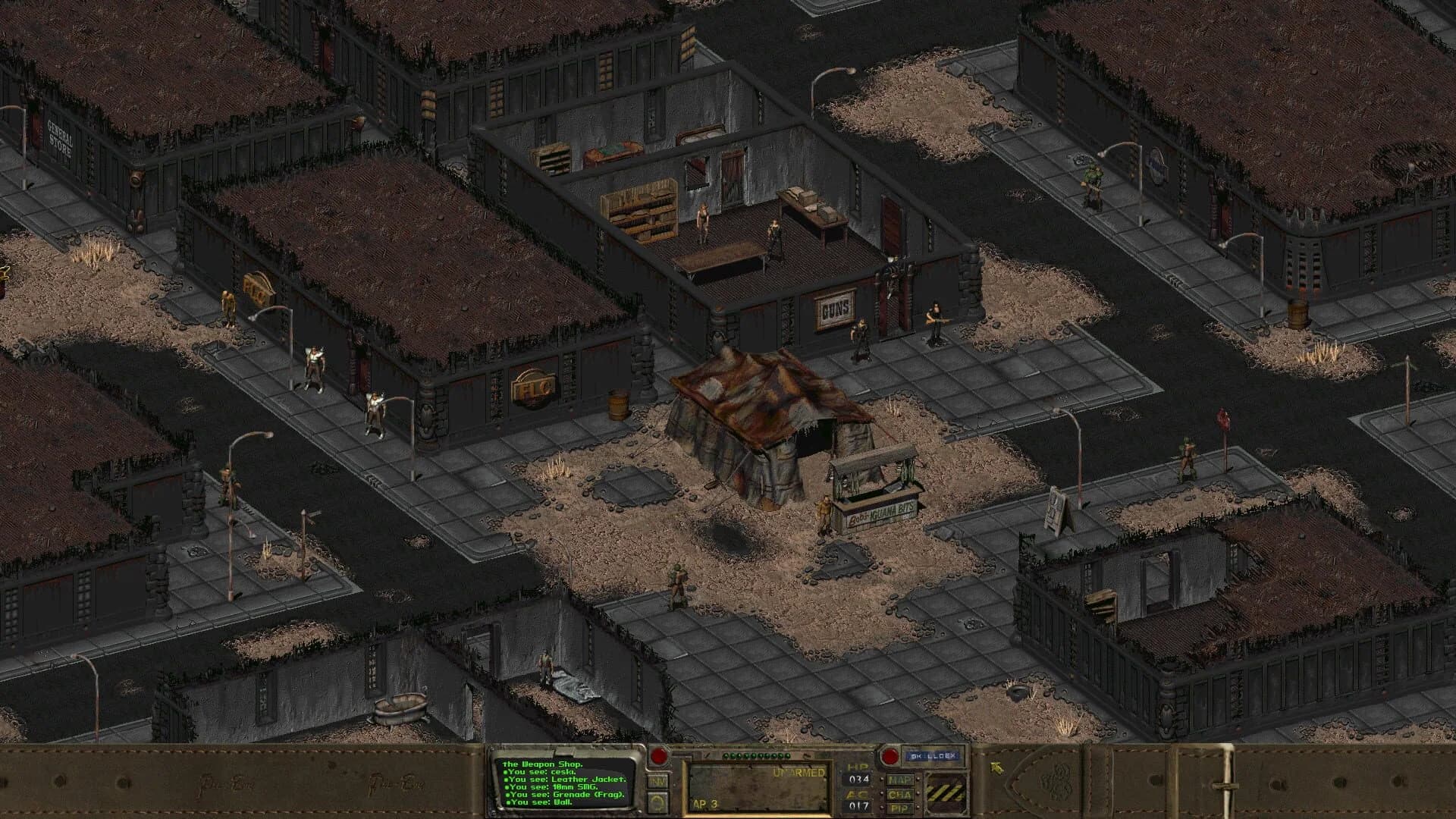Viewport: 1456px width, 819px height.
Task: Open the Pip-Boy with the PIP button
Action: (900, 808)
